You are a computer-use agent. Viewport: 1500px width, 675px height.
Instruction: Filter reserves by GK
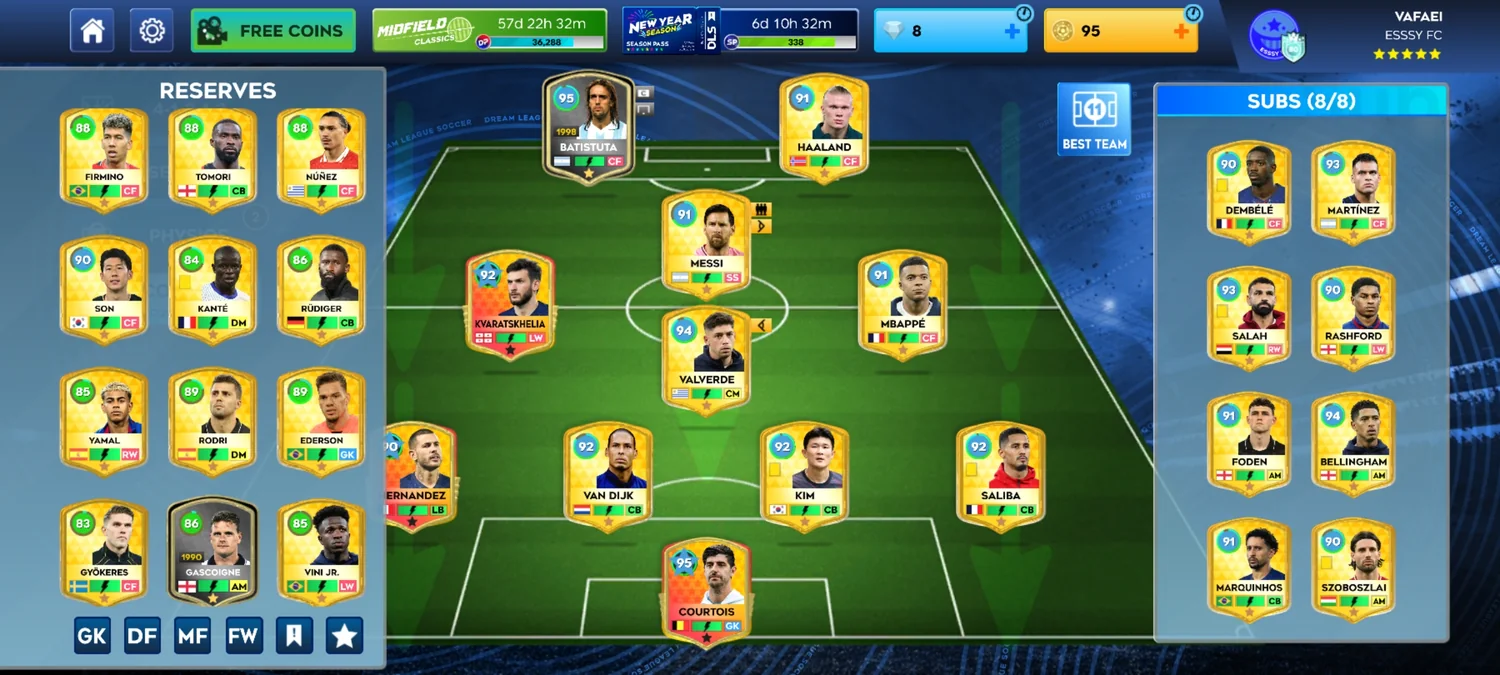pyautogui.click(x=92, y=635)
